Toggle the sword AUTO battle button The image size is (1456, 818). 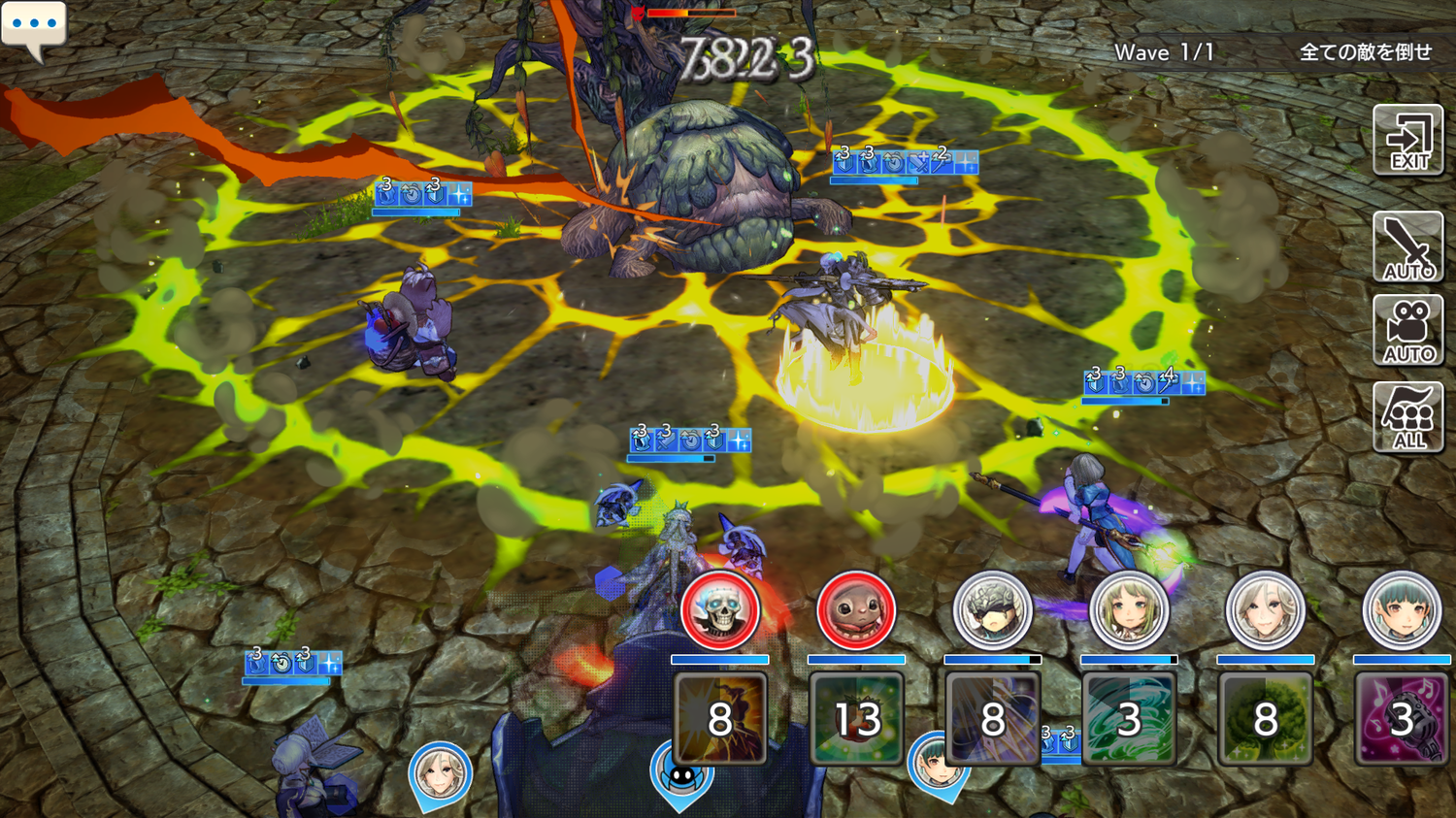(x=1408, y=247)
